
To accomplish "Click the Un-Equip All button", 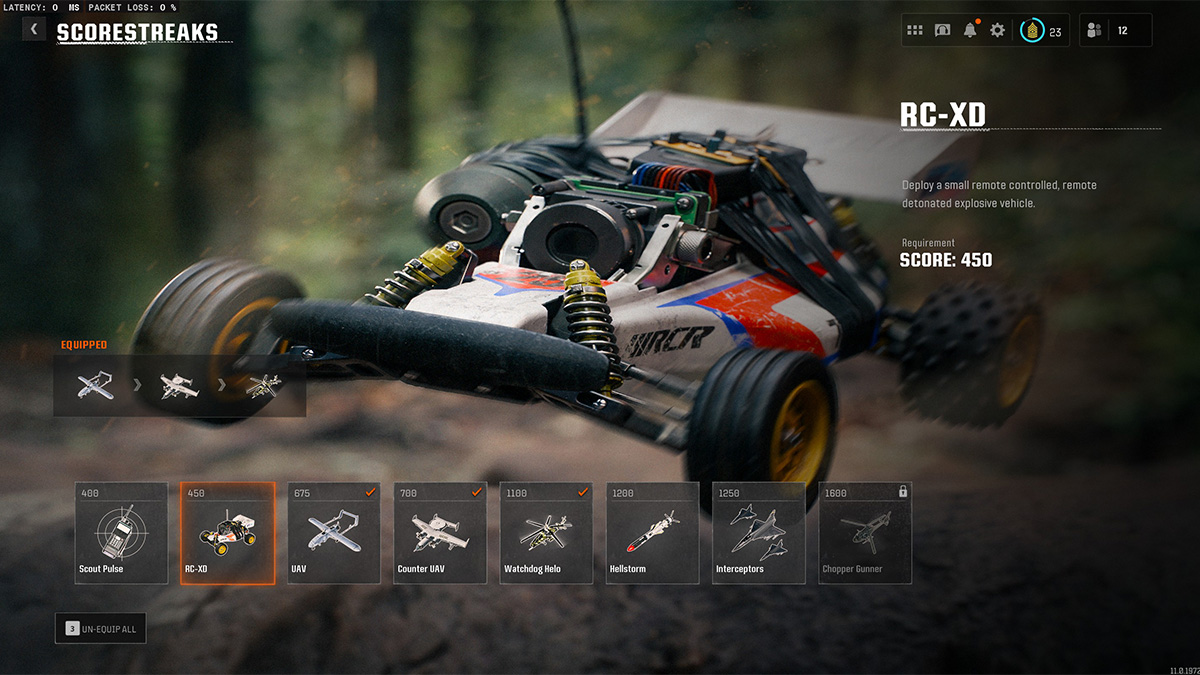I will click(x=101, y=628).
